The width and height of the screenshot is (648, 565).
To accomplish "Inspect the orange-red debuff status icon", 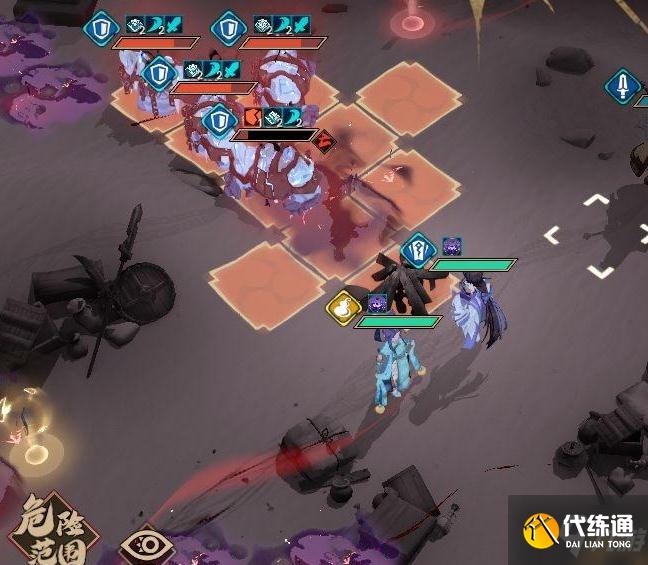I will pyautogui.click(x=253, y=117).
